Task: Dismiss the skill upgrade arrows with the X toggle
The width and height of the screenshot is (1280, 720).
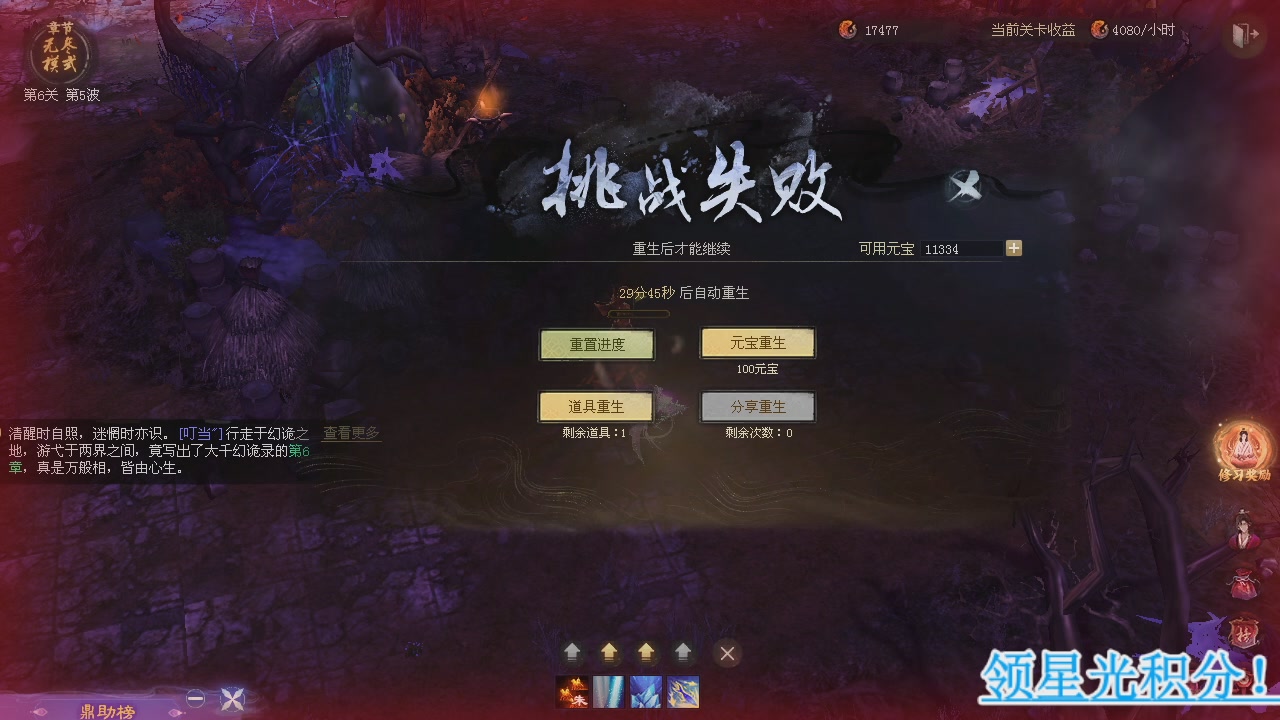Action: point(727,653)
